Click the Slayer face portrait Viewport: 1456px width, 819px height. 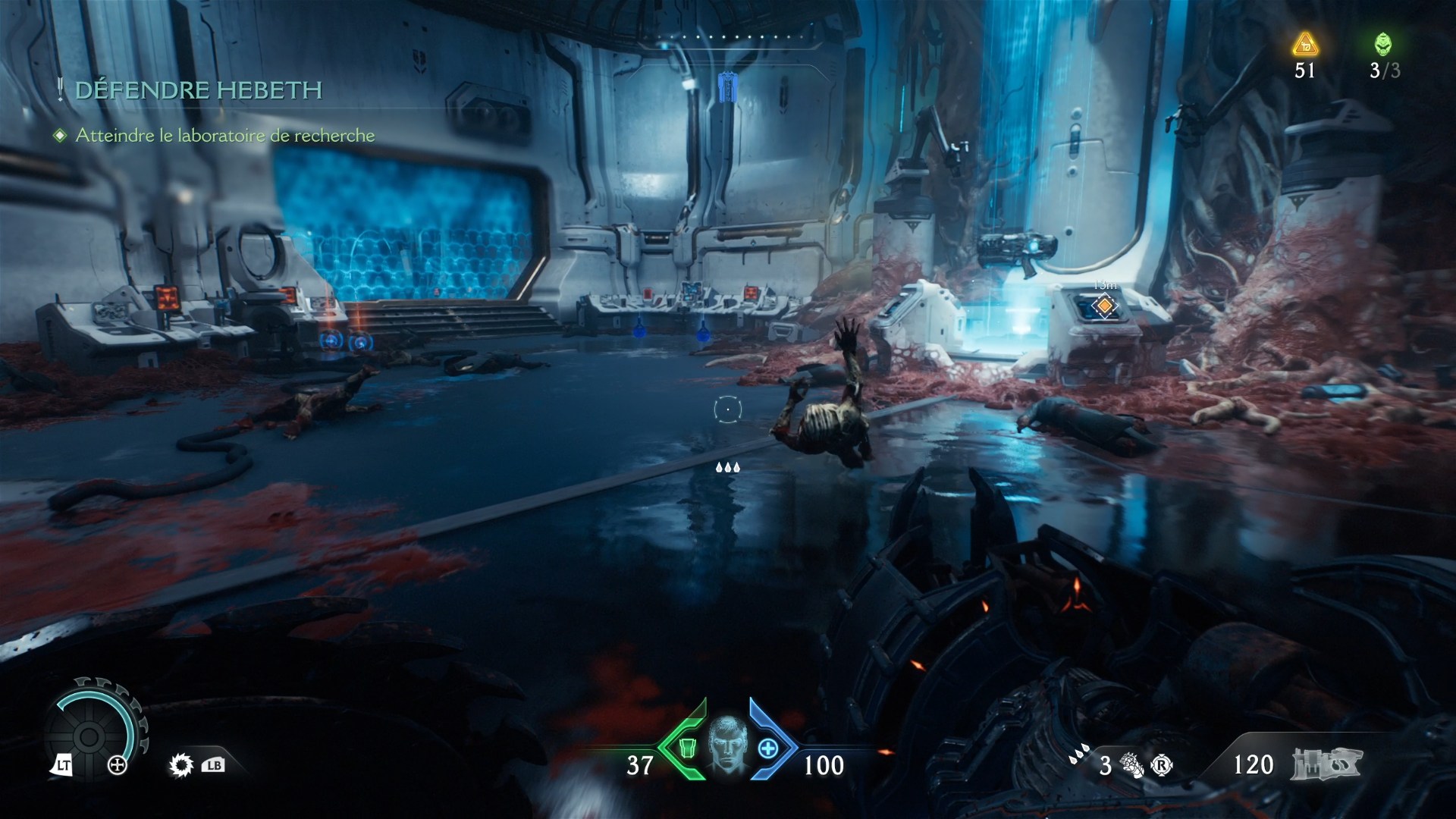click(x=726, y=747)
